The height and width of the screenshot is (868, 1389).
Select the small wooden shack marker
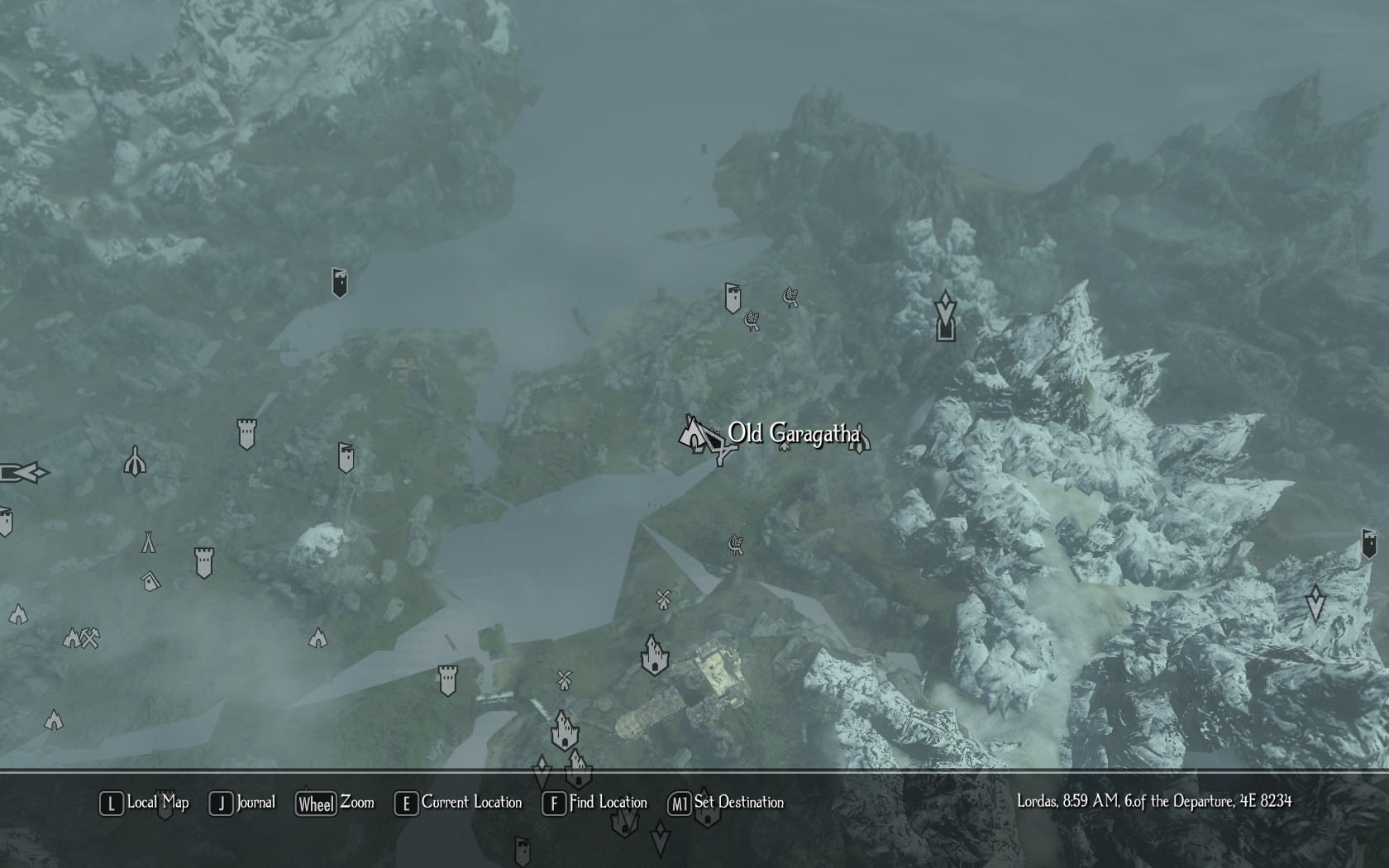click(x=150, y=581)
